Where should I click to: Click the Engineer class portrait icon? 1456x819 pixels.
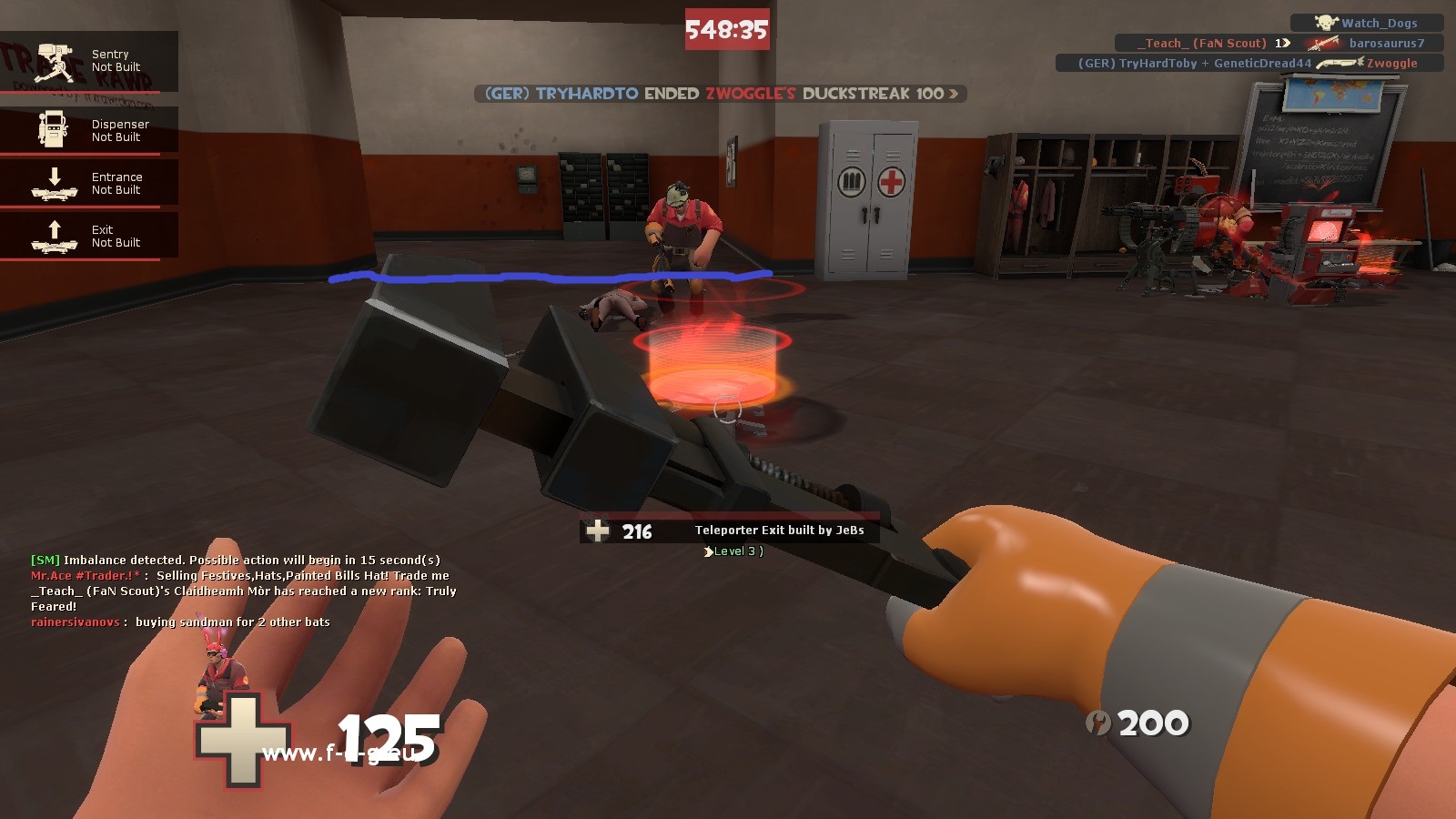[x=217, y=675]
